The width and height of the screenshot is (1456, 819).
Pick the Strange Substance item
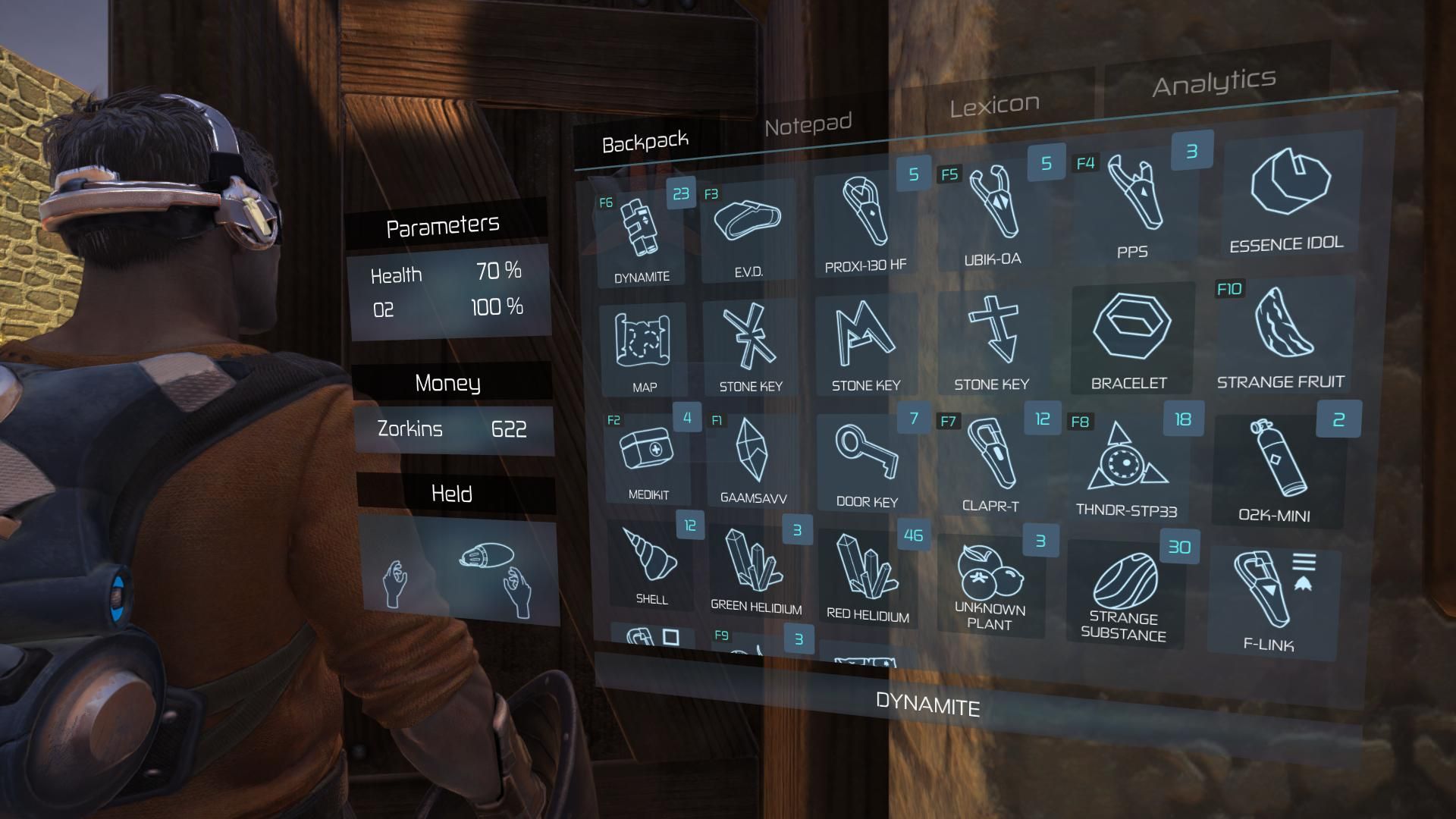coord(1125,591)
